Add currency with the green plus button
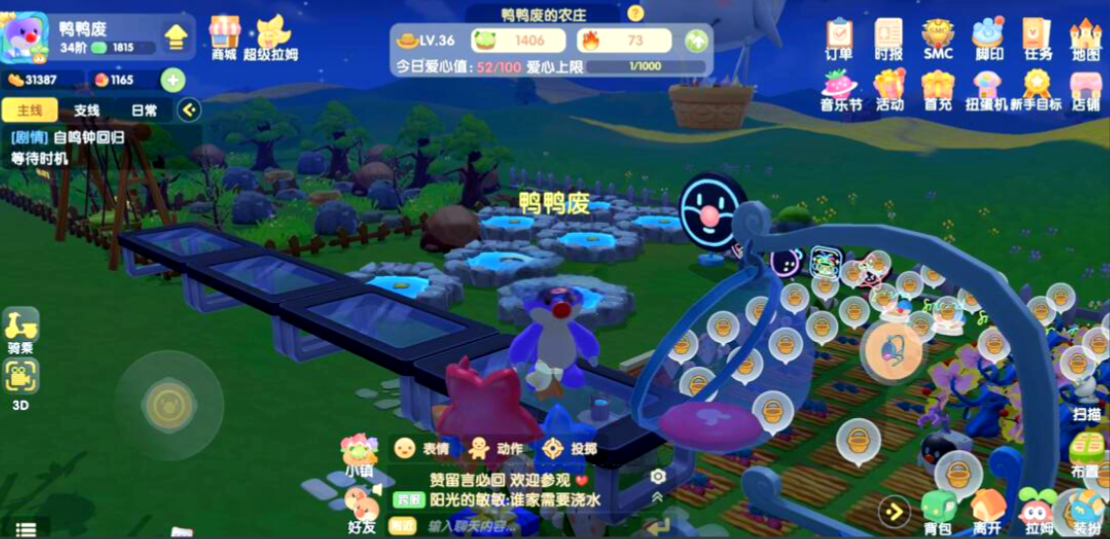Viewport: 1110px width, 539px height. 173,80
